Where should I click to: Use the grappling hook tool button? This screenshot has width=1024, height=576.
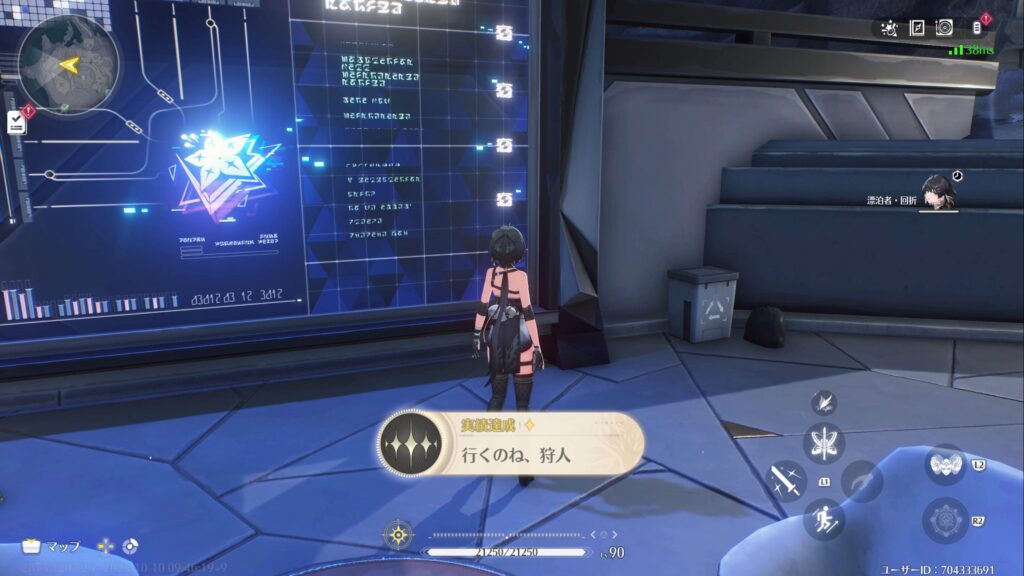862,480
